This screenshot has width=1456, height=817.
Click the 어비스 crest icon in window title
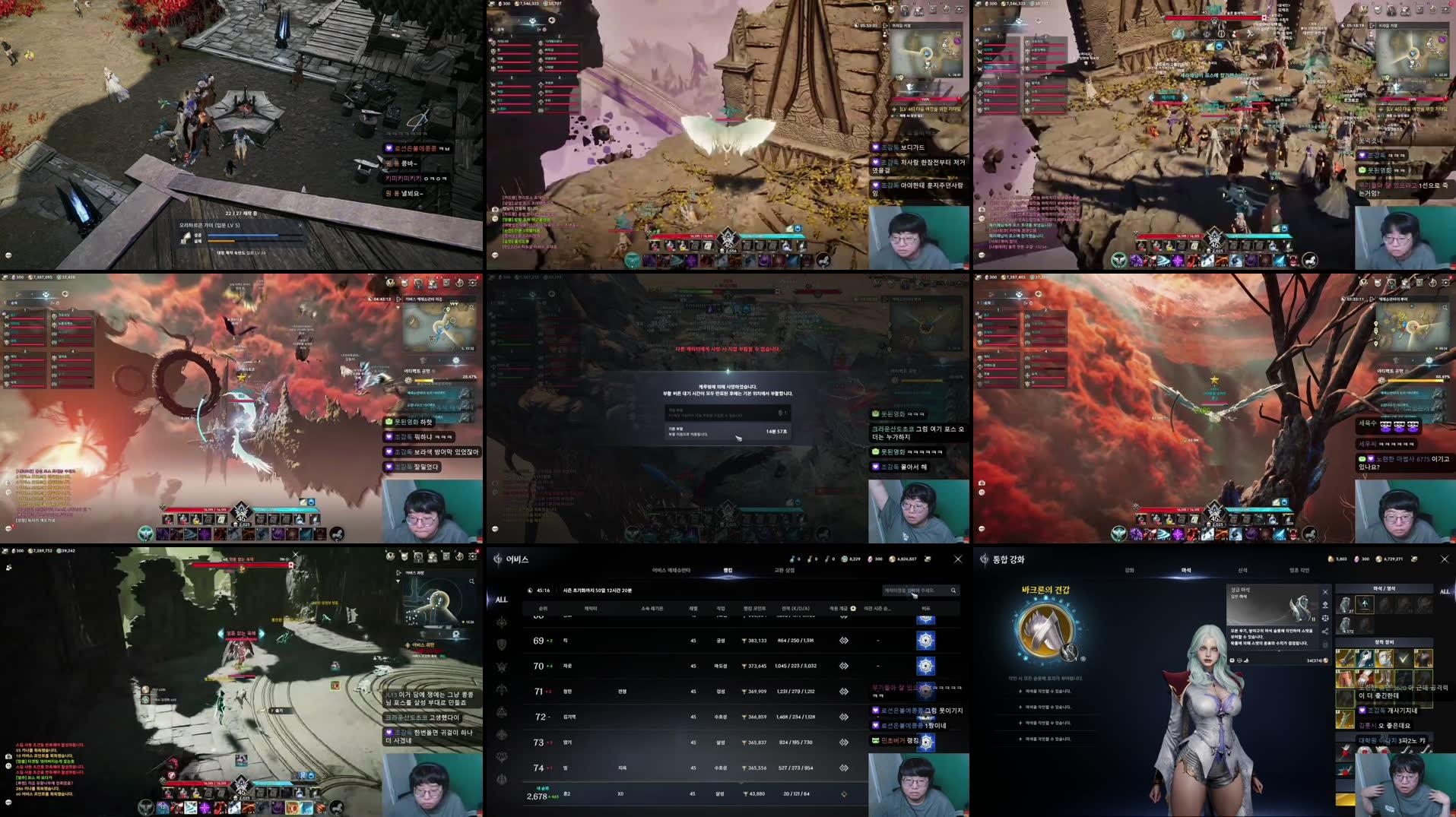[x=496, y=559]
